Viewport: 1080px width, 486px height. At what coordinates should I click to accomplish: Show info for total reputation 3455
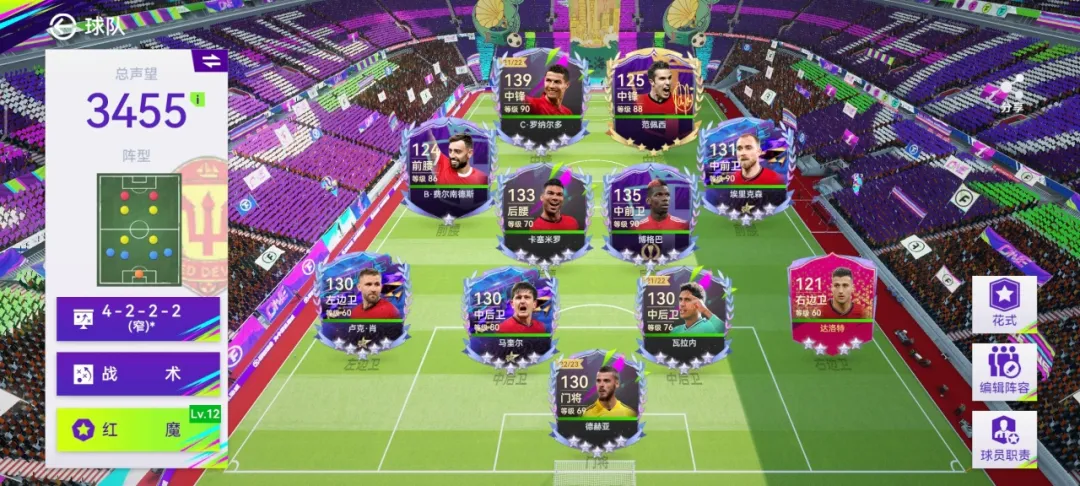[x=198, y=99]
